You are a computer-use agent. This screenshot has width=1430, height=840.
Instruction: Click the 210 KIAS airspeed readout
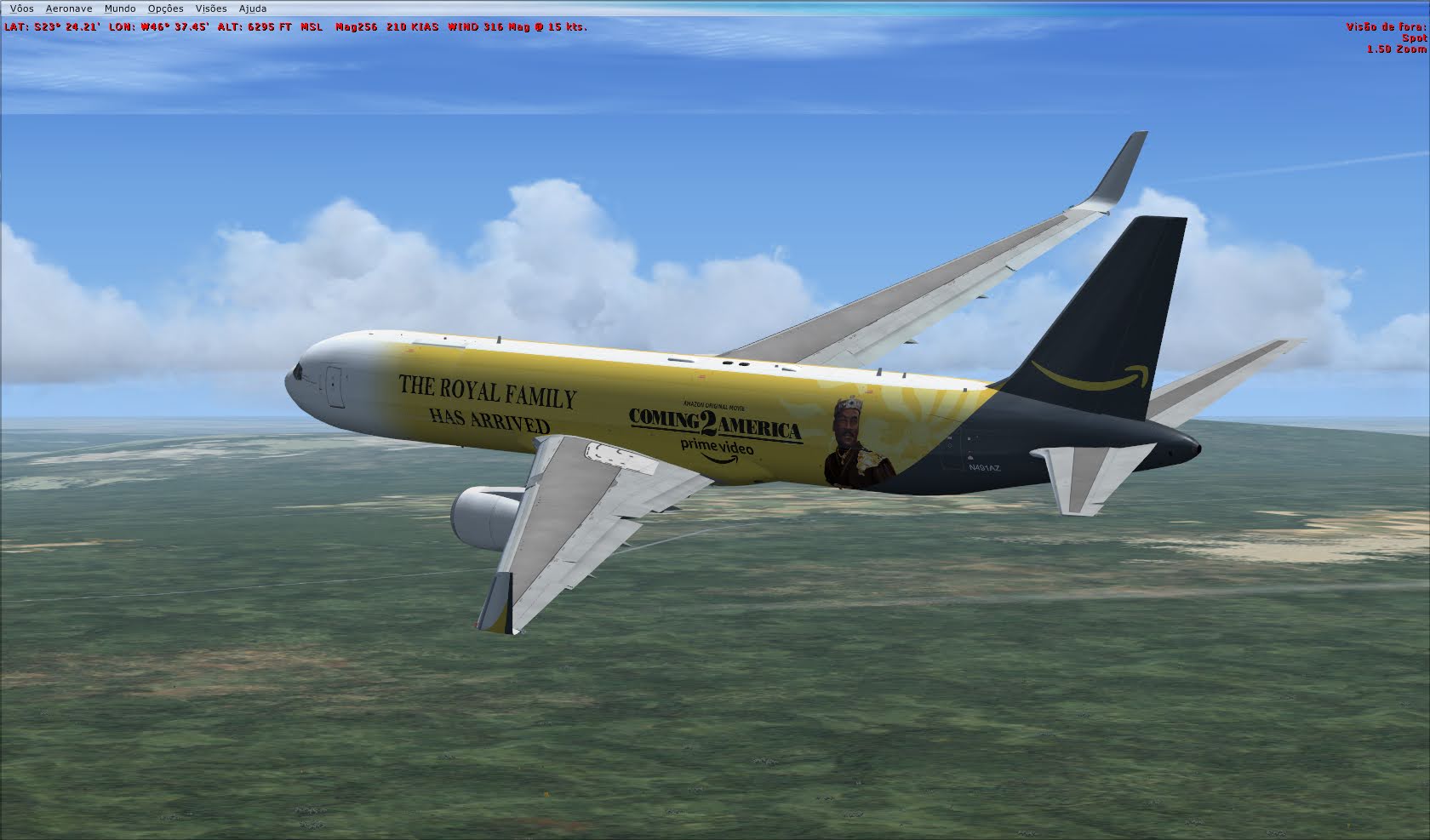(414, 26)
